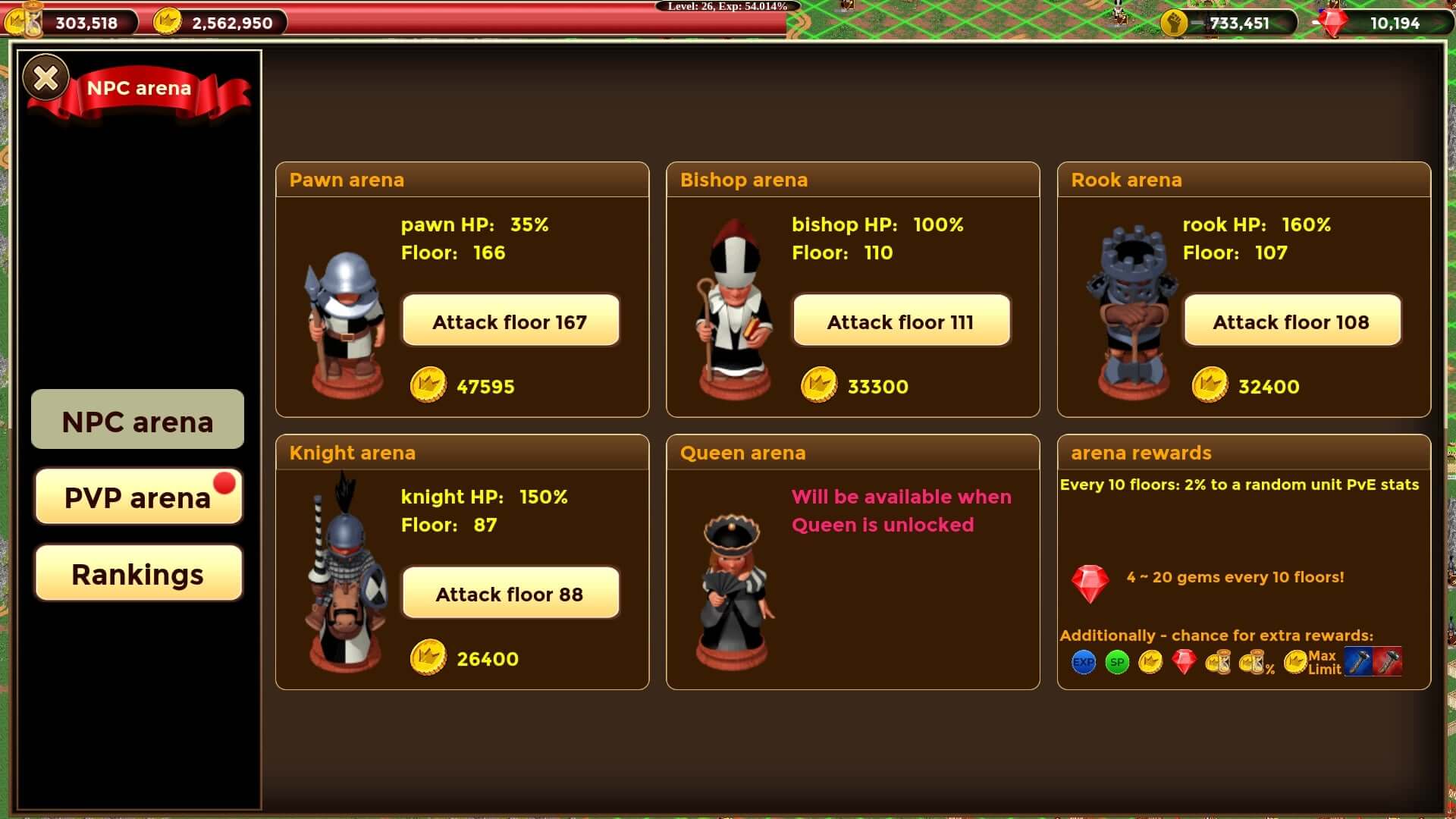
Task: Attack floor 111 in Bishop arena
Action: point(901,322)
